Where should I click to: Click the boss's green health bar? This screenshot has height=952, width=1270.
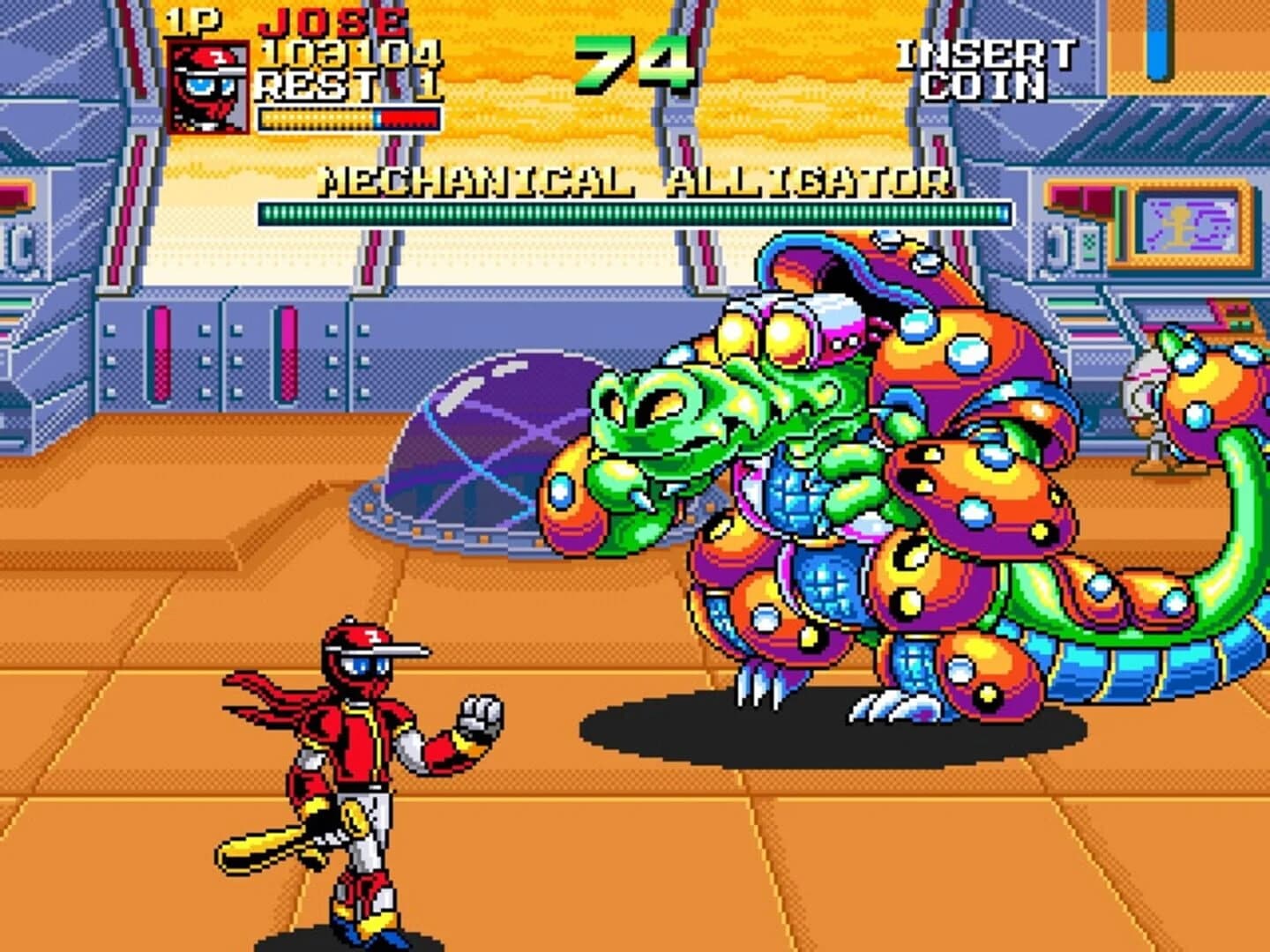[x=634, y=211]
